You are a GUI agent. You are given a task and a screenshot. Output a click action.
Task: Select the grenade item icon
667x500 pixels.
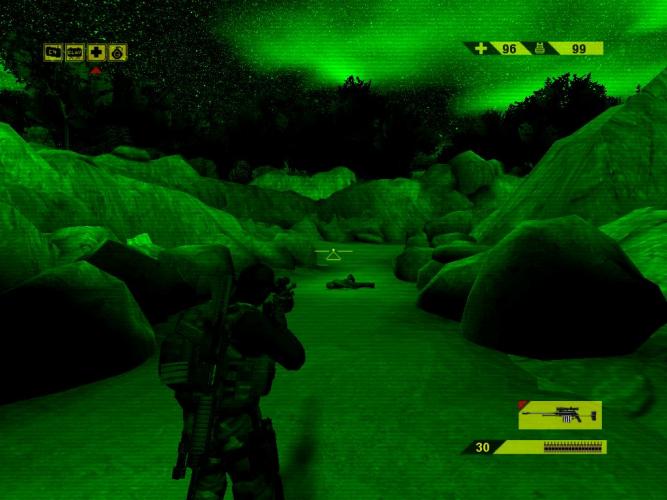(117, 52)
